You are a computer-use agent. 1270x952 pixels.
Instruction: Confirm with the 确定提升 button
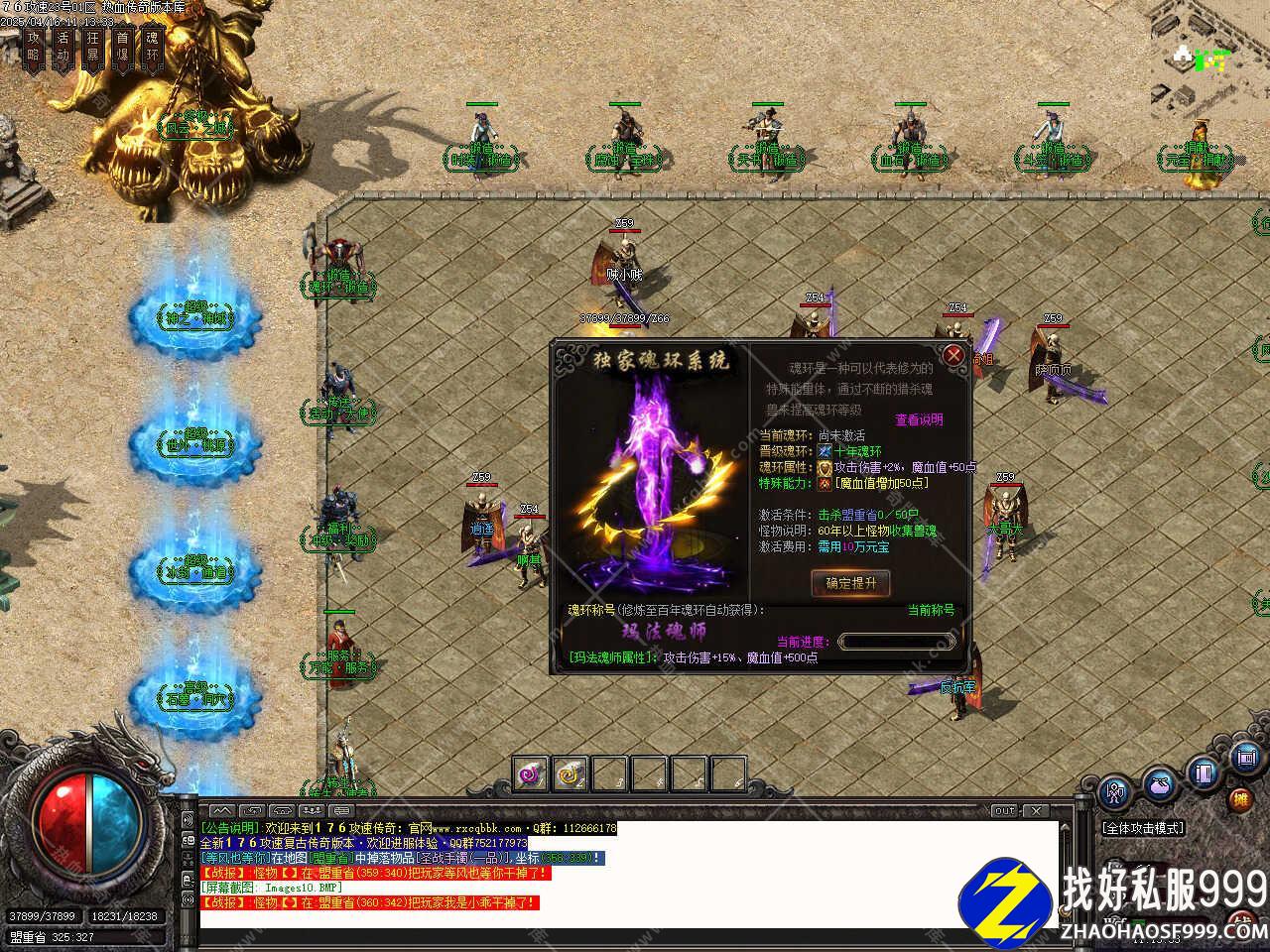tap(850, 583)
